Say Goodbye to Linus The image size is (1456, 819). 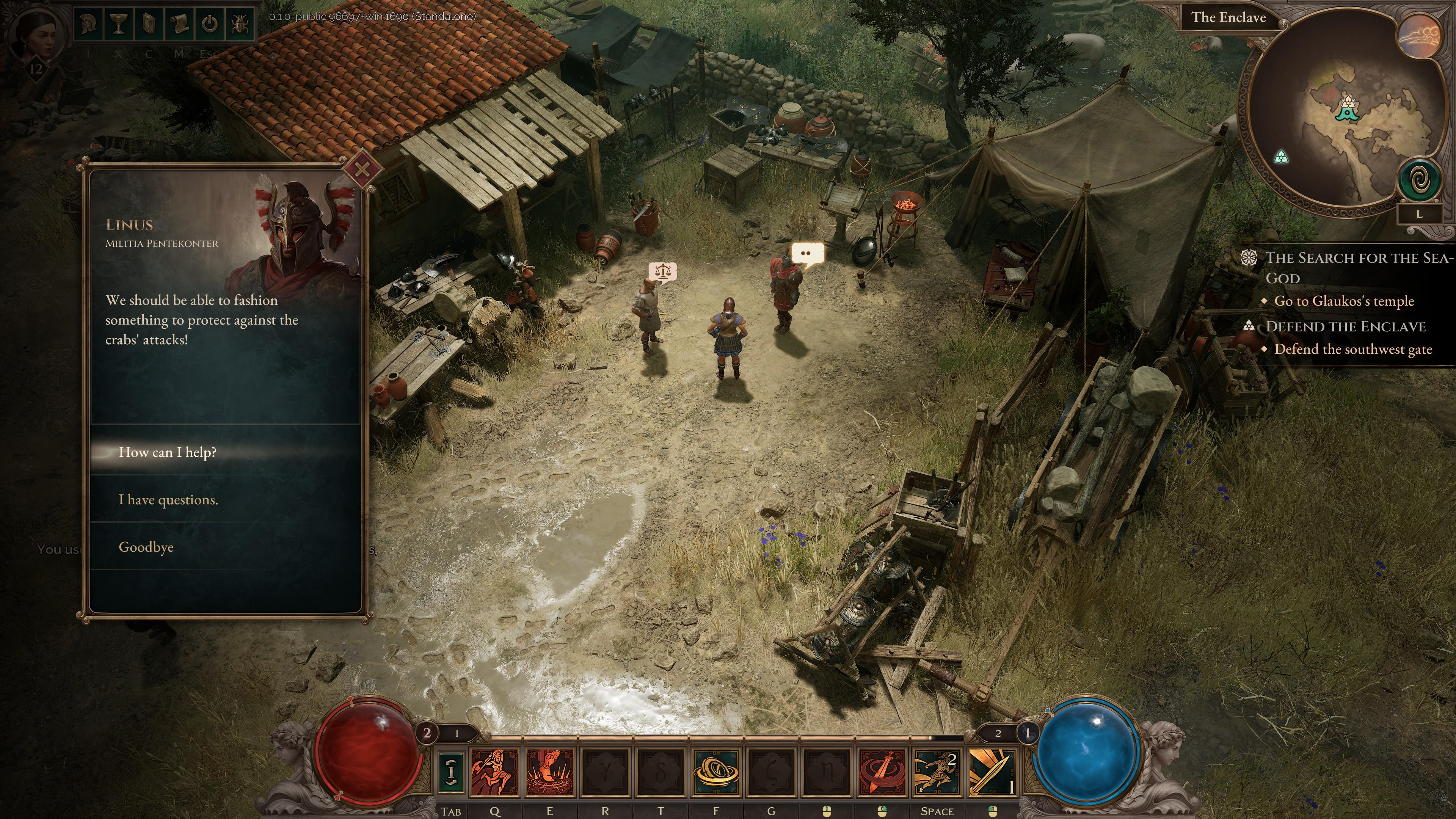(x=146, y=547)
